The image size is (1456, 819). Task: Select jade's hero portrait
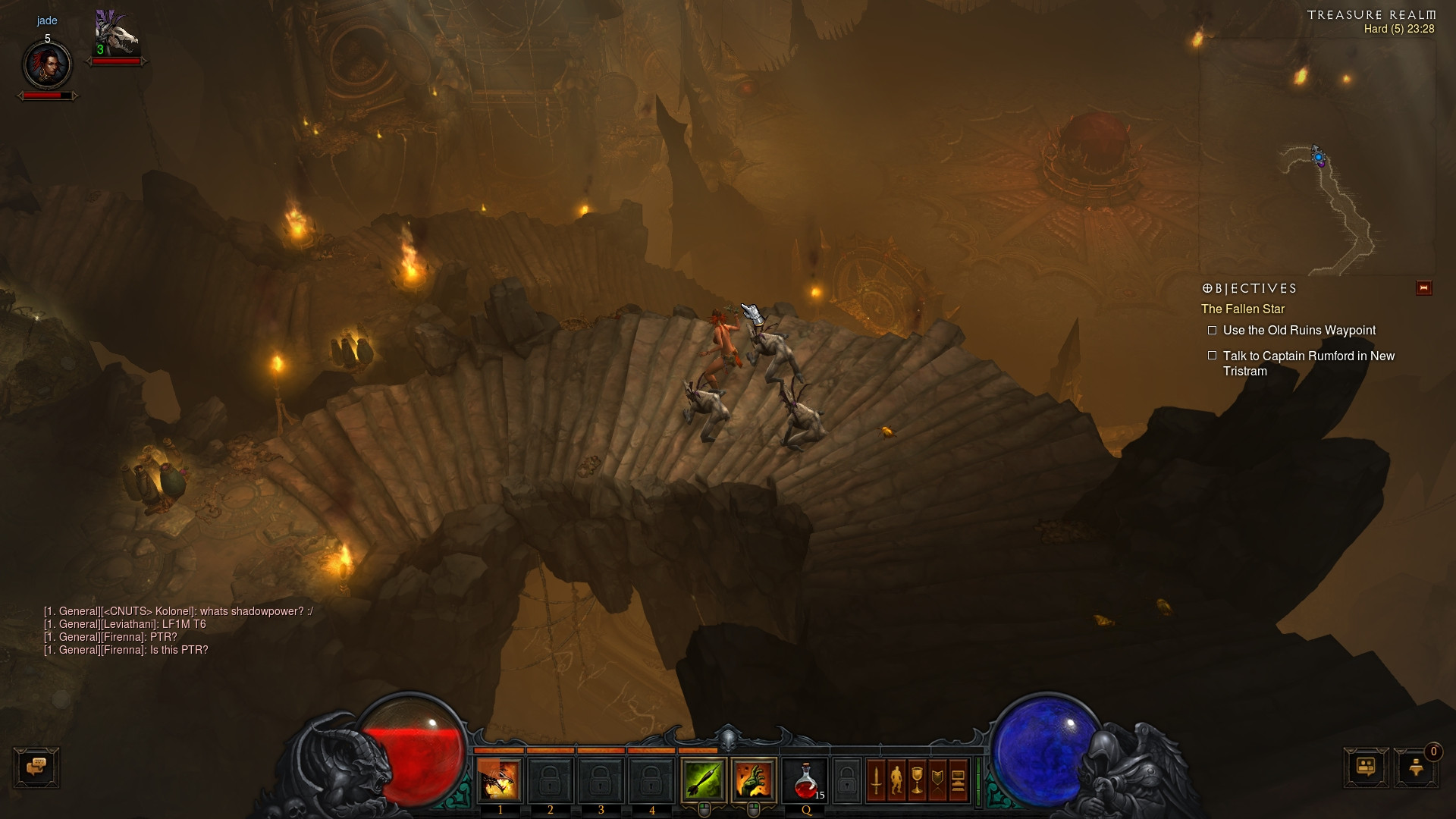pyautogui.click(x=47, y=65)
